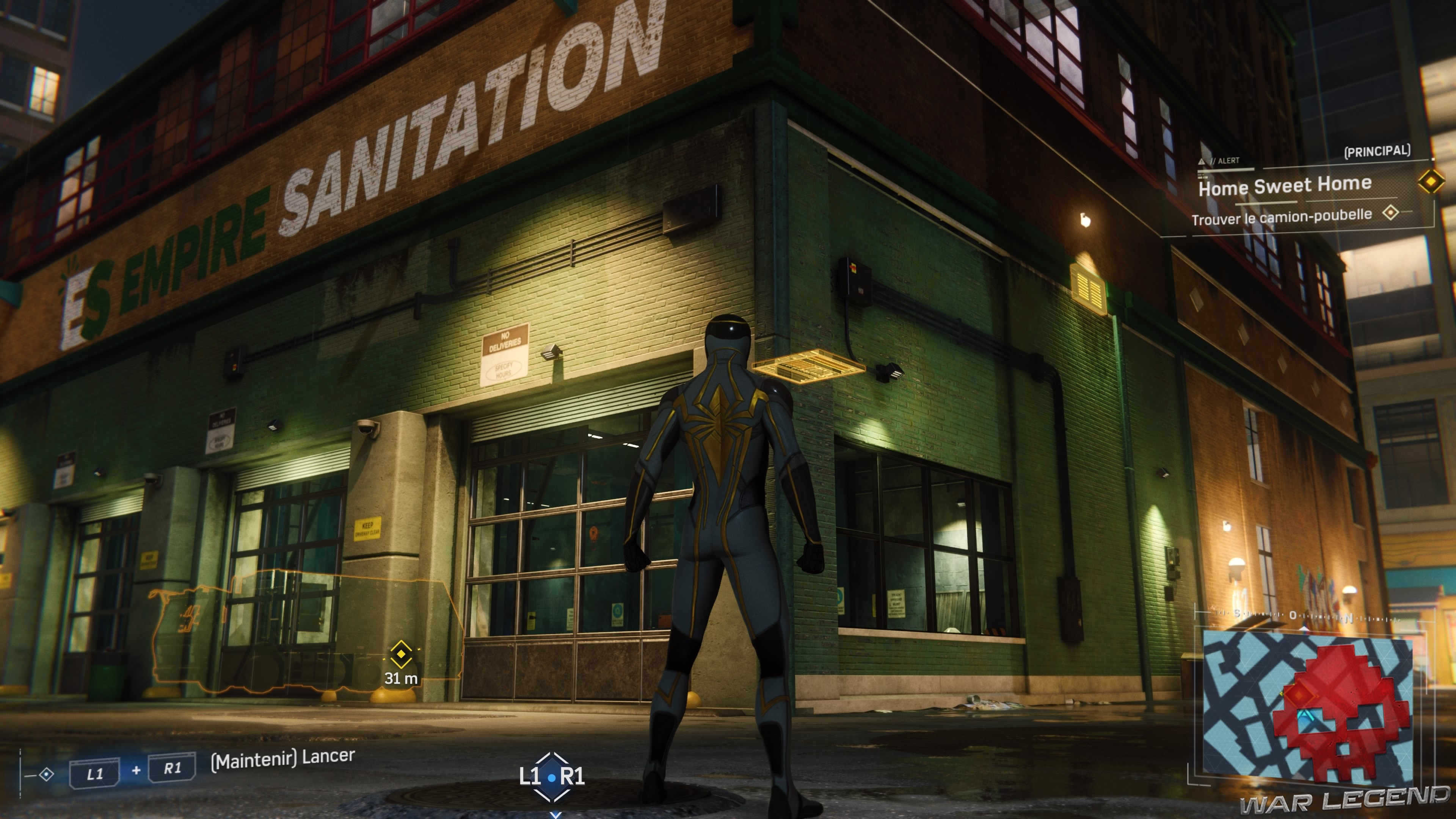Screen dimensions: 1456x819
Task: Click the compass strip above the minimap
Action: (x=1300, y=615)
